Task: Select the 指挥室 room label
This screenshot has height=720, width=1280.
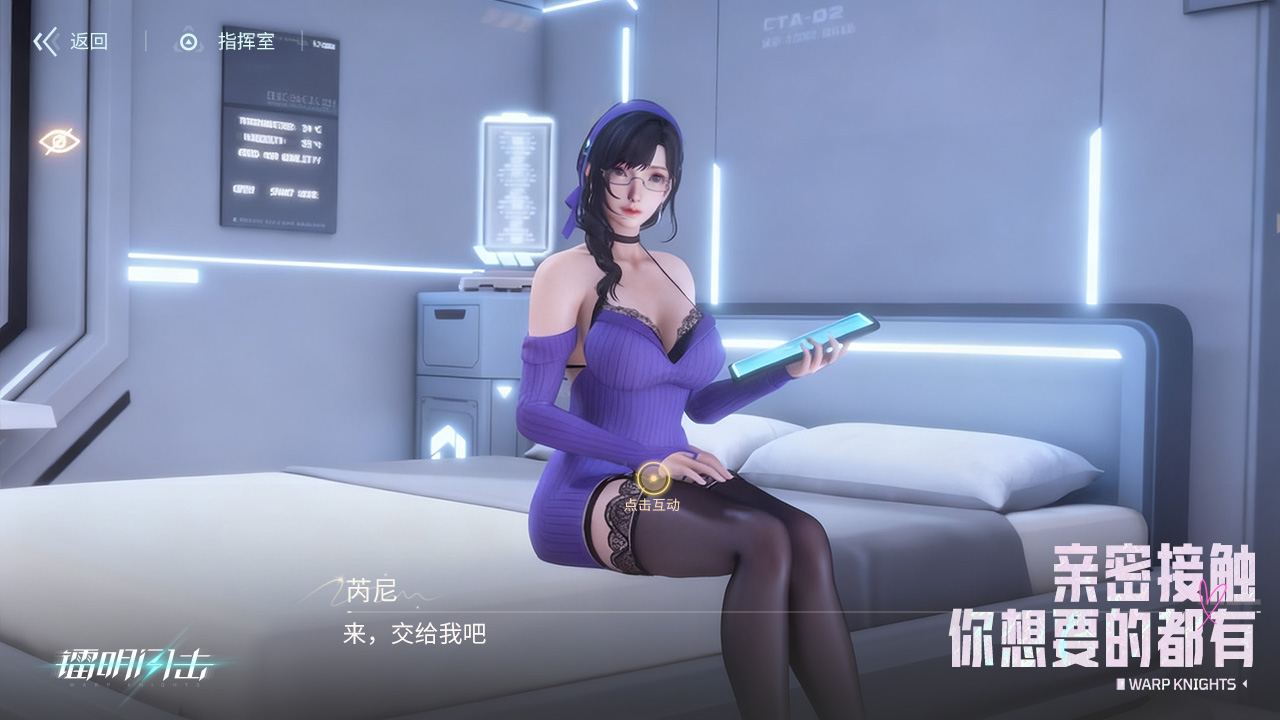Action: tap(245, 41)
